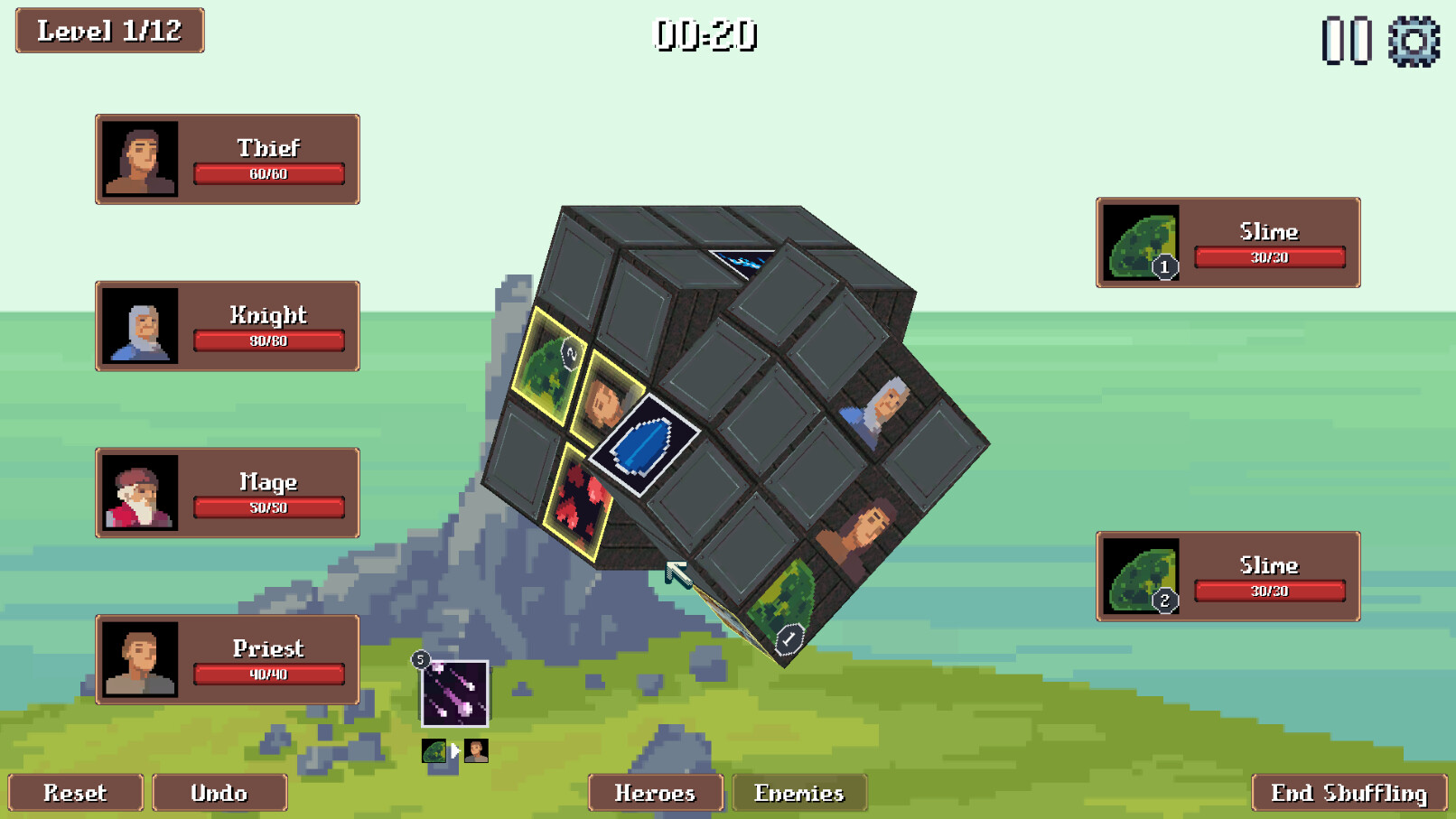Click the Knight's health bar
Viewport: 1456px width, 819px height.
(x=268, y=341)
